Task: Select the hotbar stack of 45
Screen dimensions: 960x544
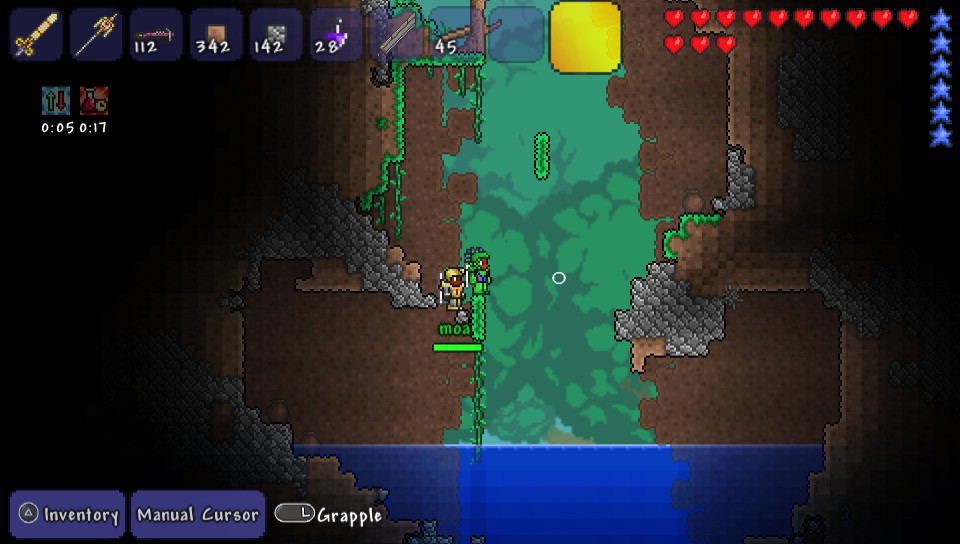Action: point(456,35)
